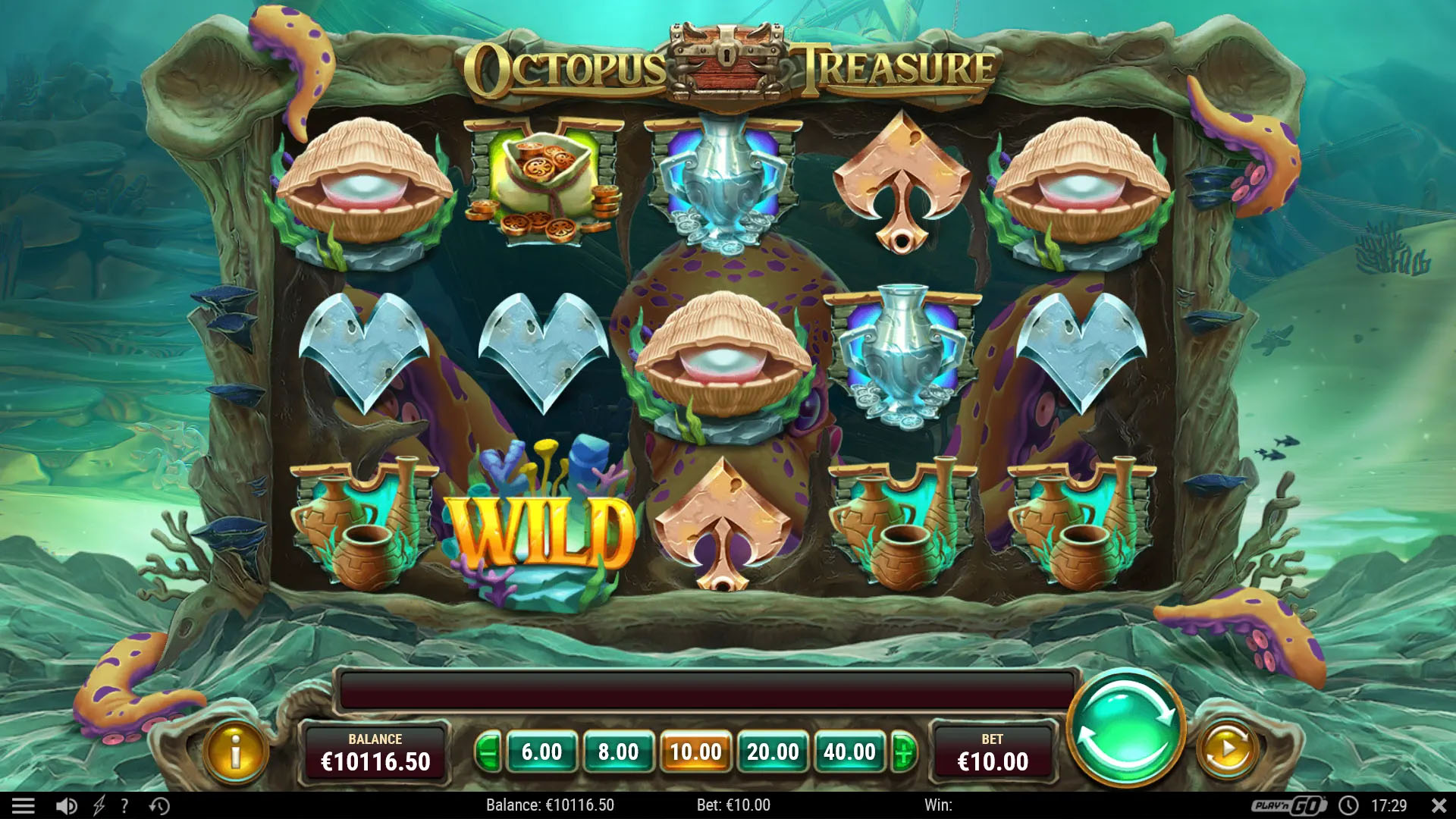Open paytable info with the gold i icon
The width and height of the screenshot is (1456, 819).
coord(236,752)
